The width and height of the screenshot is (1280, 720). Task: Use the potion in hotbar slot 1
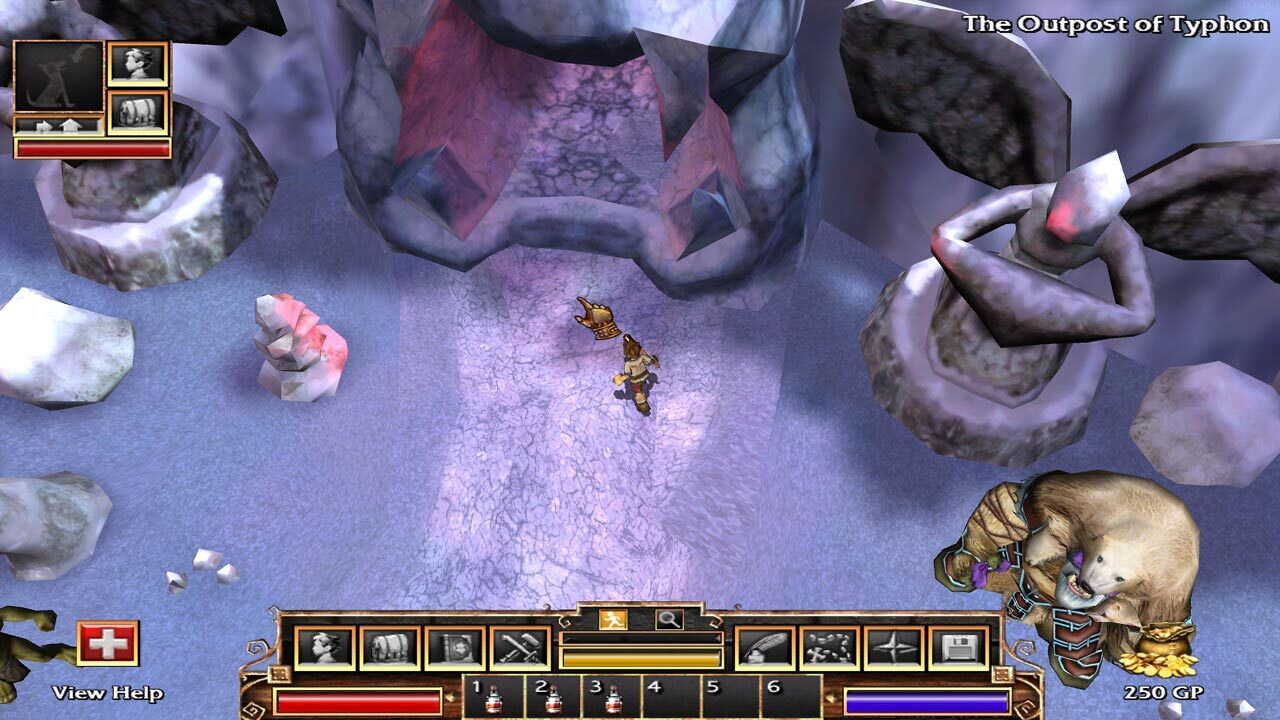click(493, 700)
